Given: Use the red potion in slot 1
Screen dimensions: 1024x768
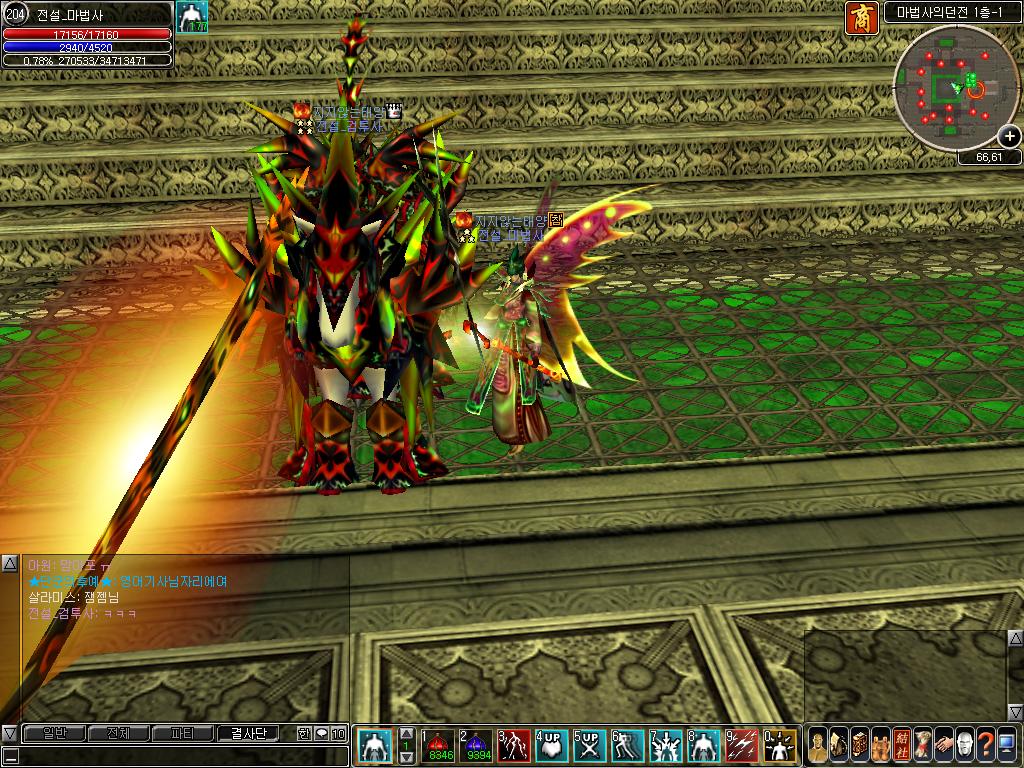Looking at the screenshot, I should tap(439, 745).
